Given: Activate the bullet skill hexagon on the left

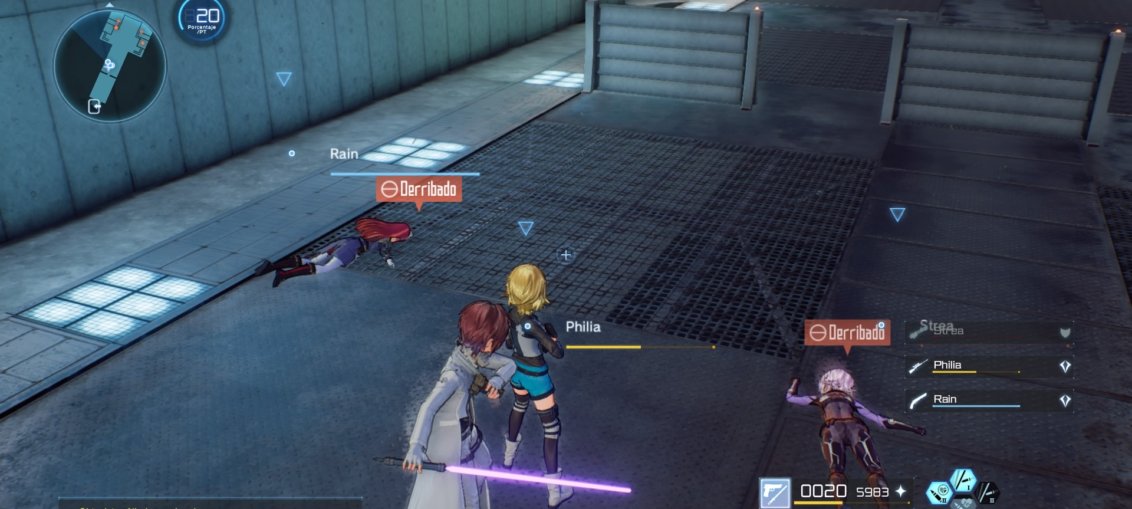Looking at the screenshot, I should 940,492.
